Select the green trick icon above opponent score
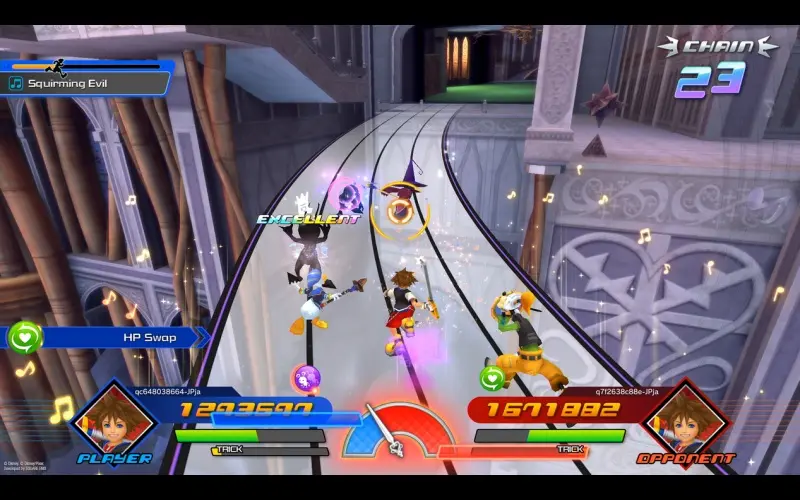The width and height of the screenshot is (800, 500). (x=490, y=378)
